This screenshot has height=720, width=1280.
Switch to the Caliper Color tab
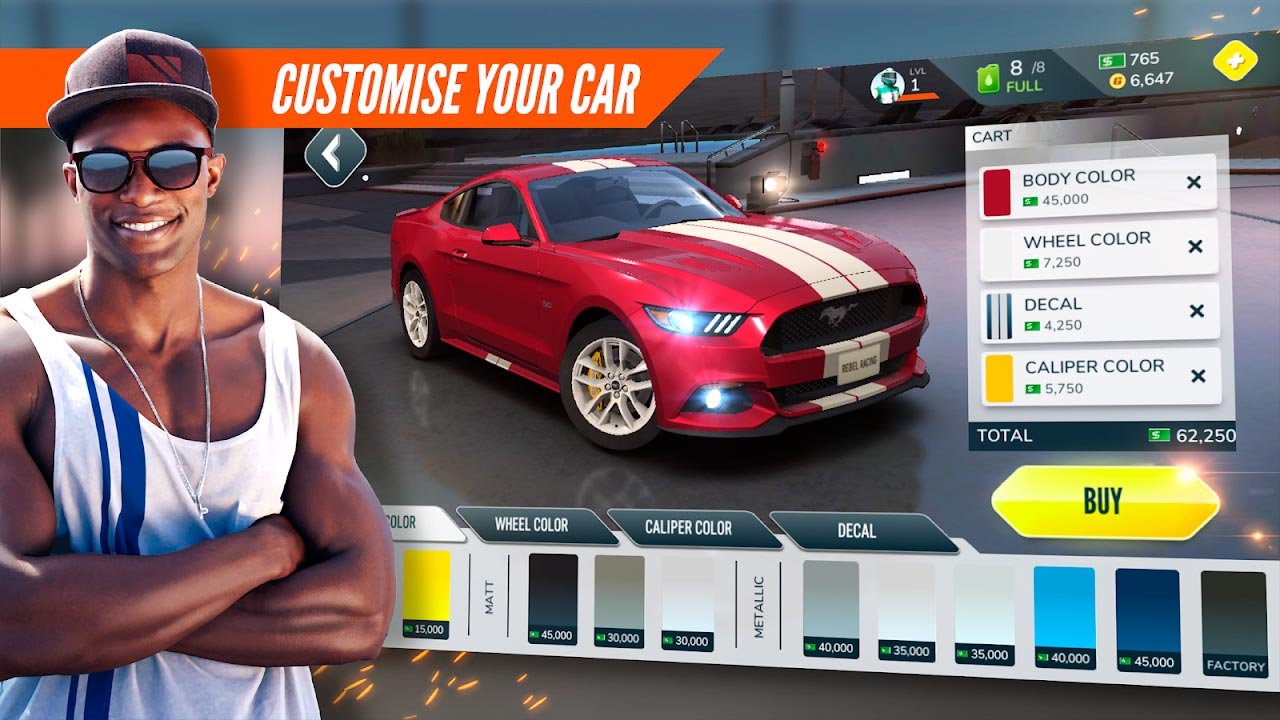tap(690, 528)
